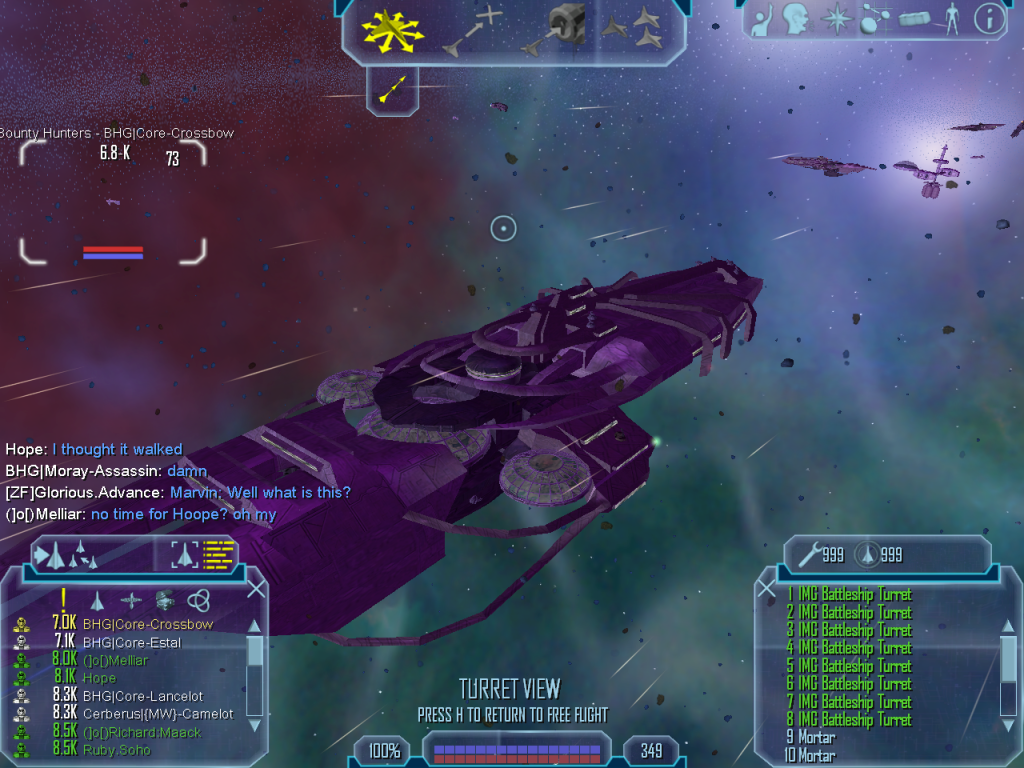Screen dimensions: 1024x768
Task: Click the talking head chat icon
Action: pyautogui.click(x=795, y=19)
